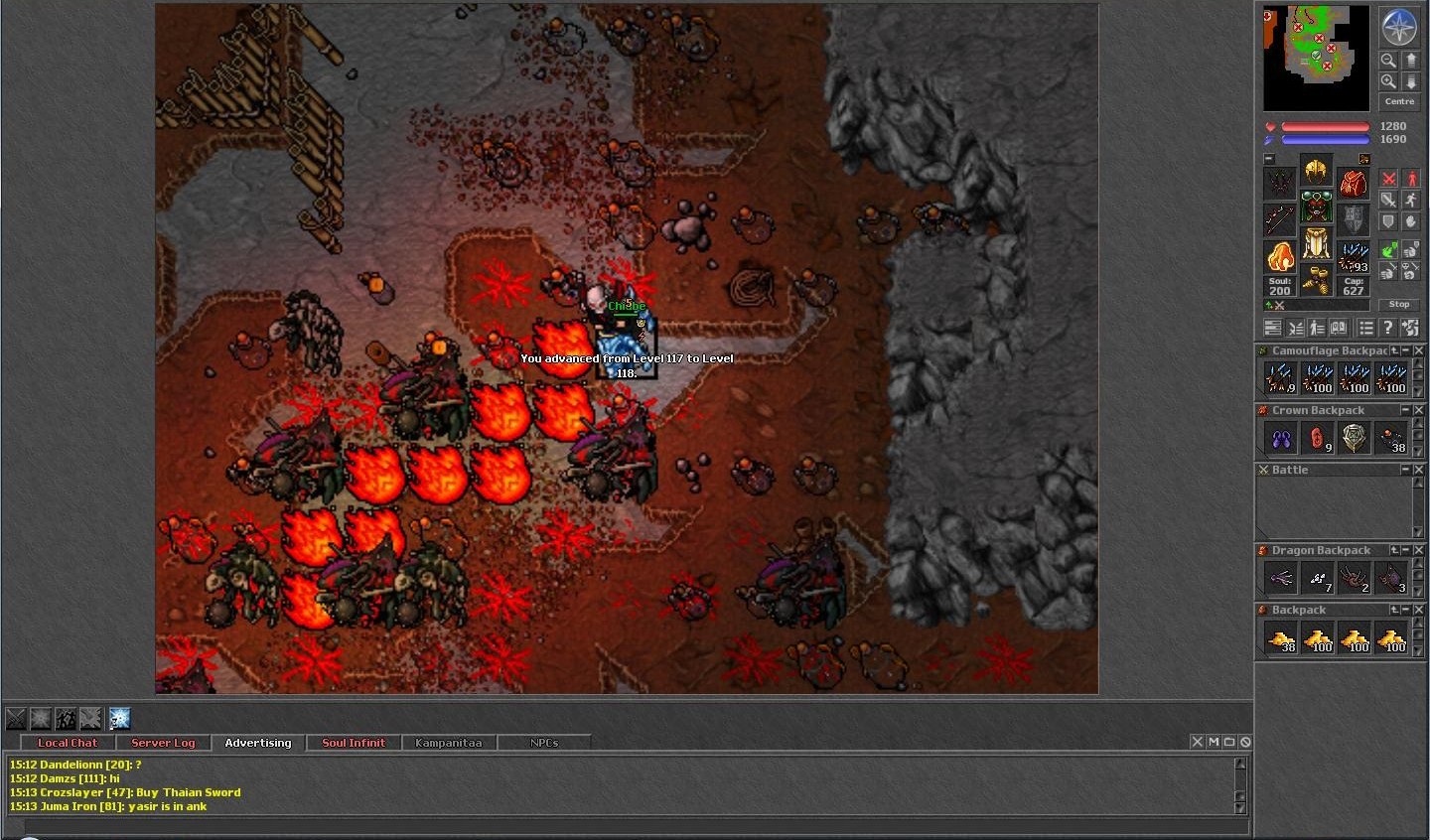Zoom in the minimap with the plus magnifier

[x=1388, y=81]
